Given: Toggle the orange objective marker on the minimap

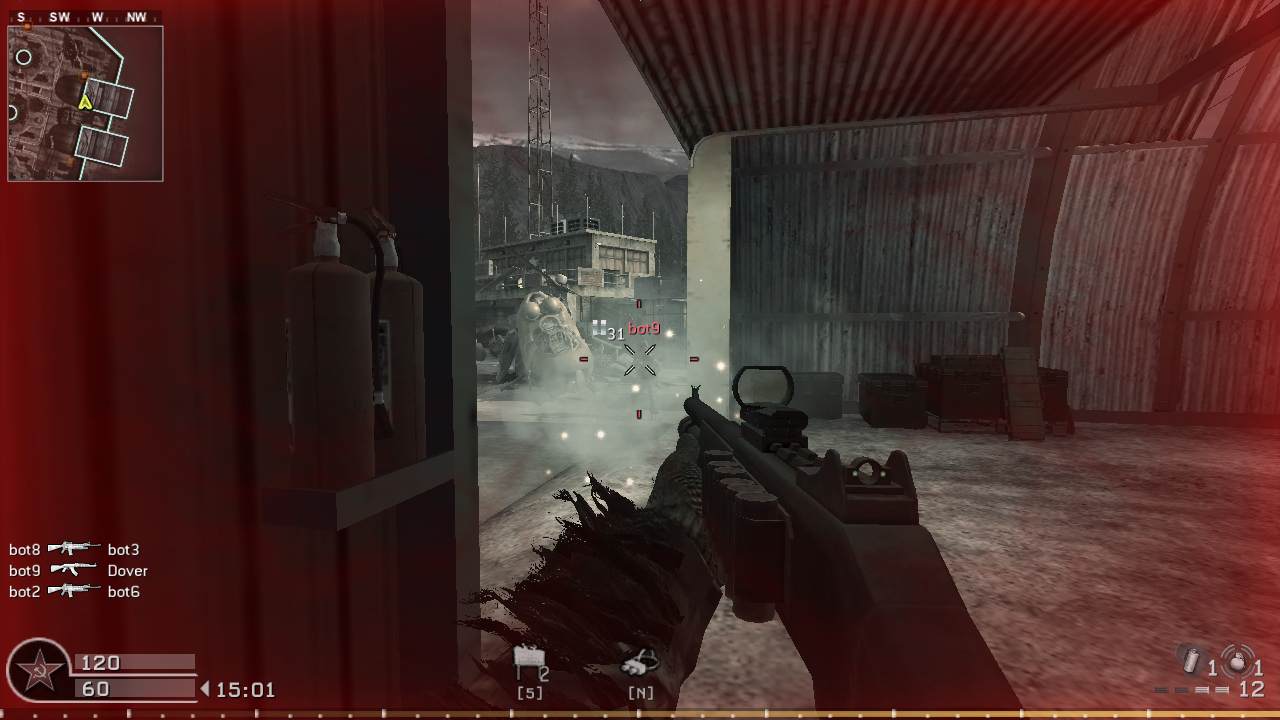Looking at the screenshot, I should pyautogui.click(x=85, y=74).
